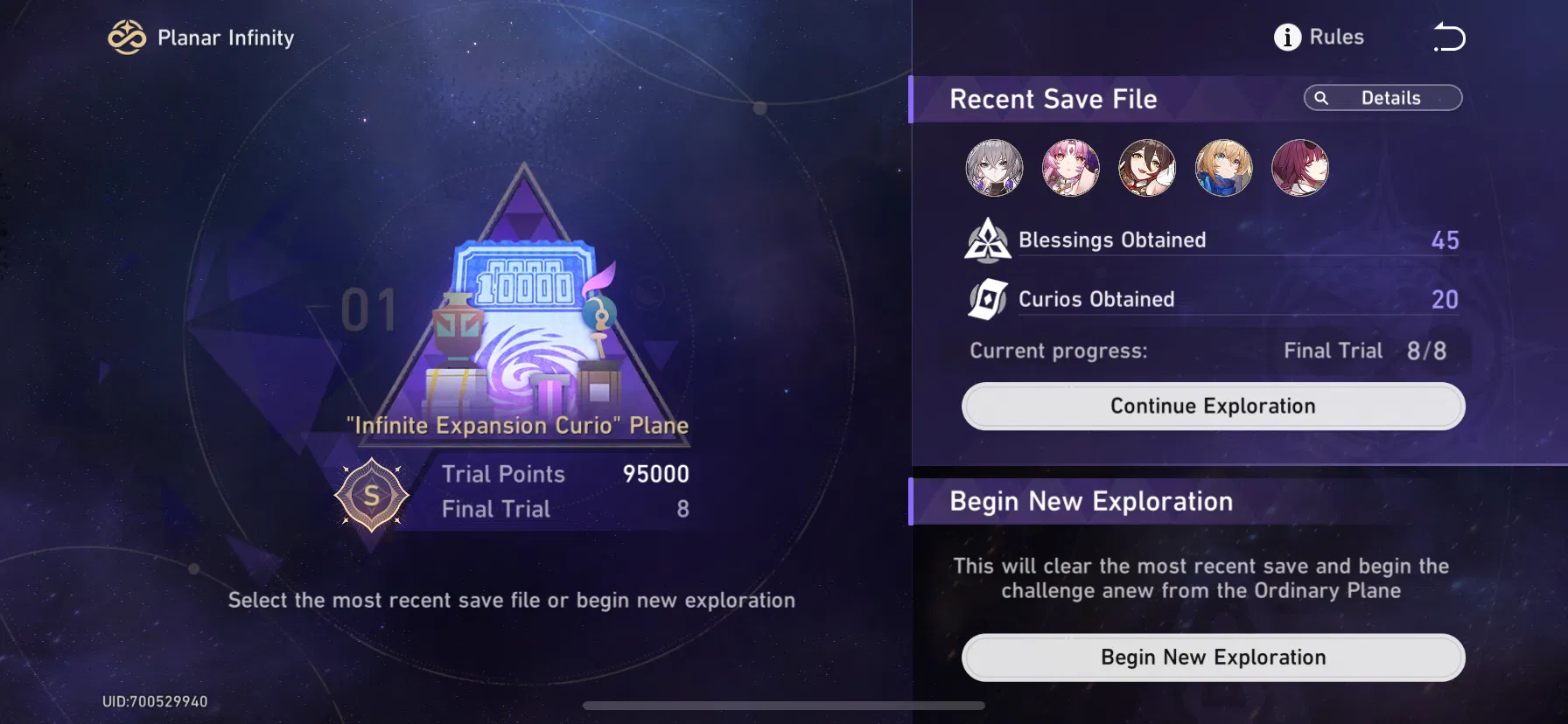Select the red-haired Kafka avatar
Image resolution: width=1568 pixels, height=724 pixels.
point(1299,168)
